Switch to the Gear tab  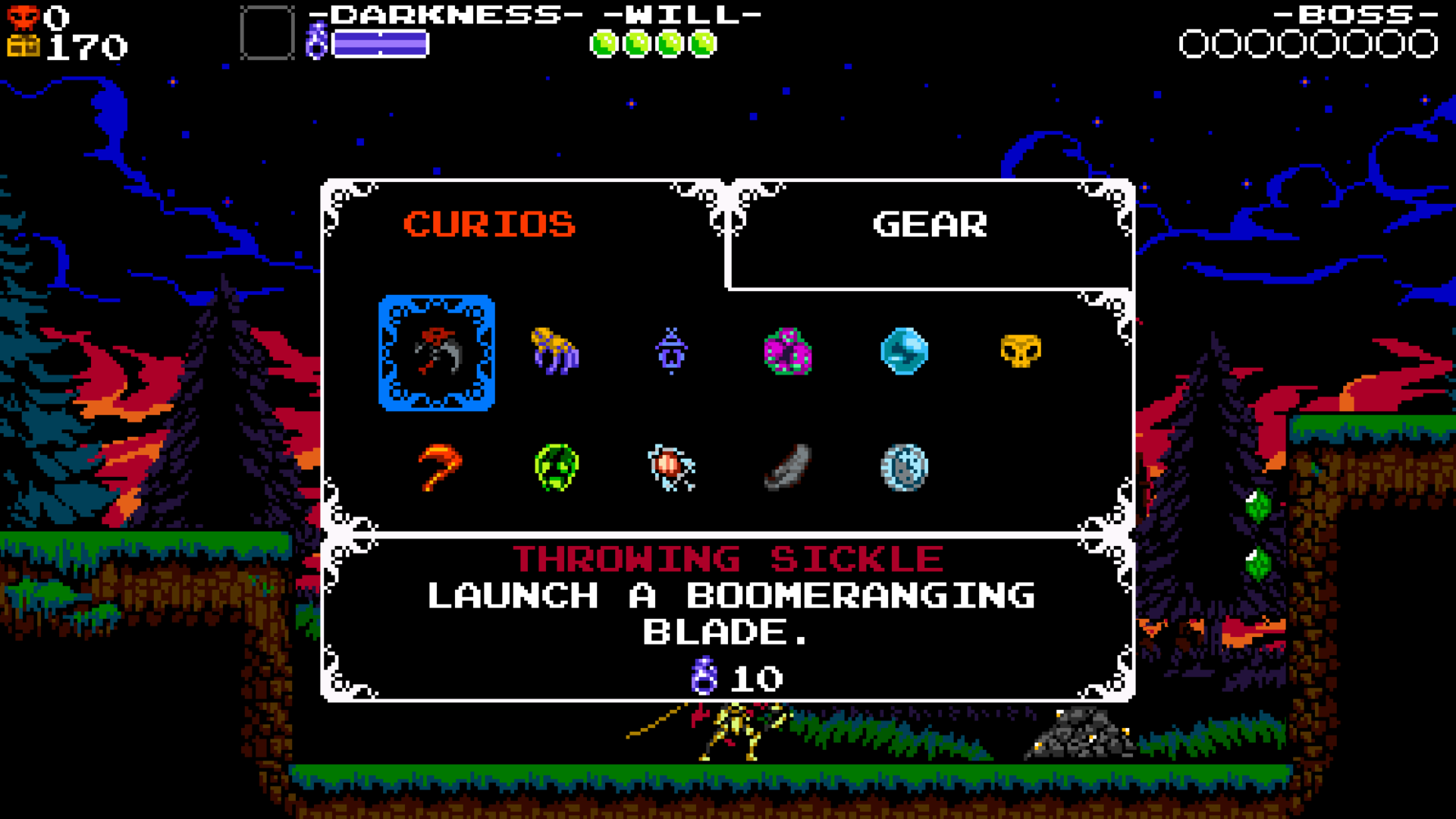(x=930, y=224)
